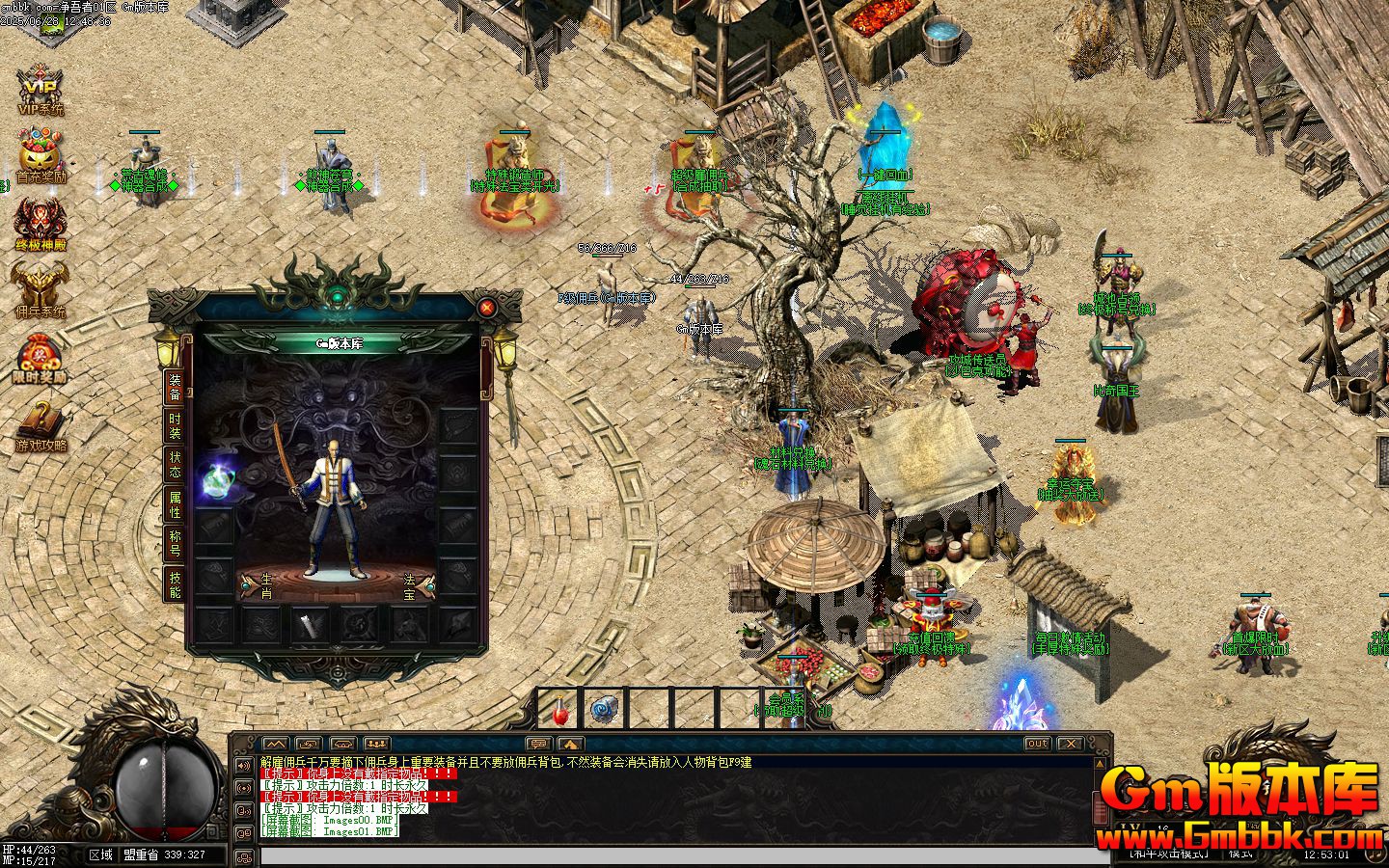Select the glowing orb equipment slot
The image size is (1389, 868).
[214, 482]
